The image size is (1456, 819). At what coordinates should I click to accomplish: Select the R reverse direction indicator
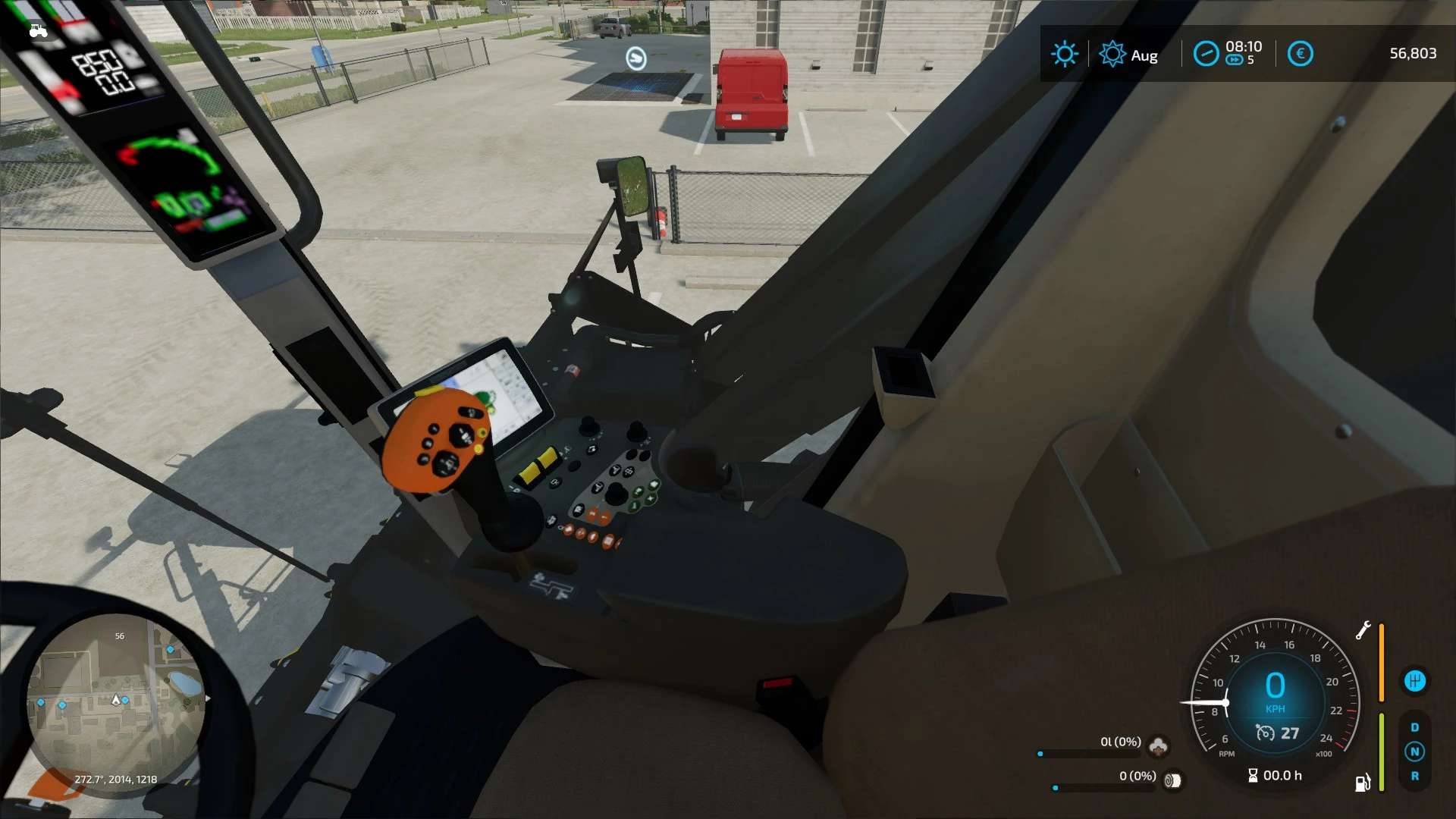tap(1414, 776)
